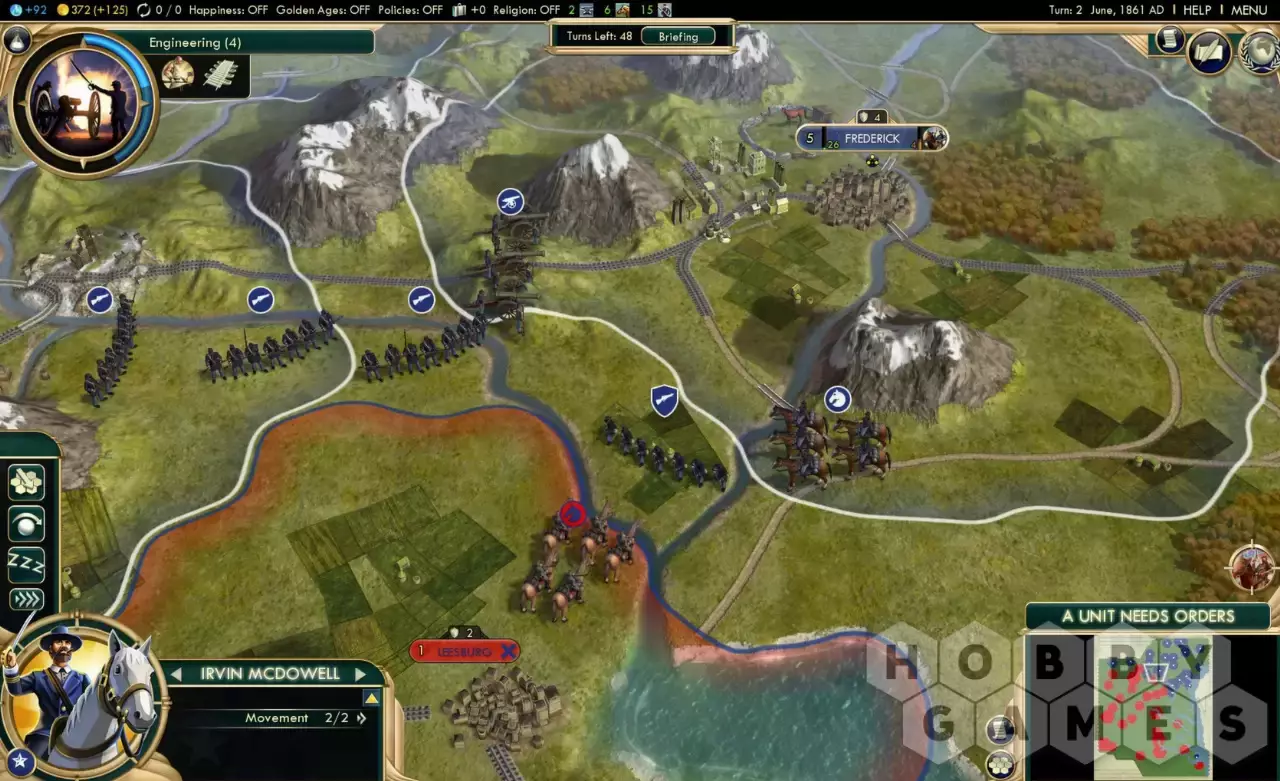Open the Frederick city banner
Screen dimensions: 1280x781
pos(872,139)
